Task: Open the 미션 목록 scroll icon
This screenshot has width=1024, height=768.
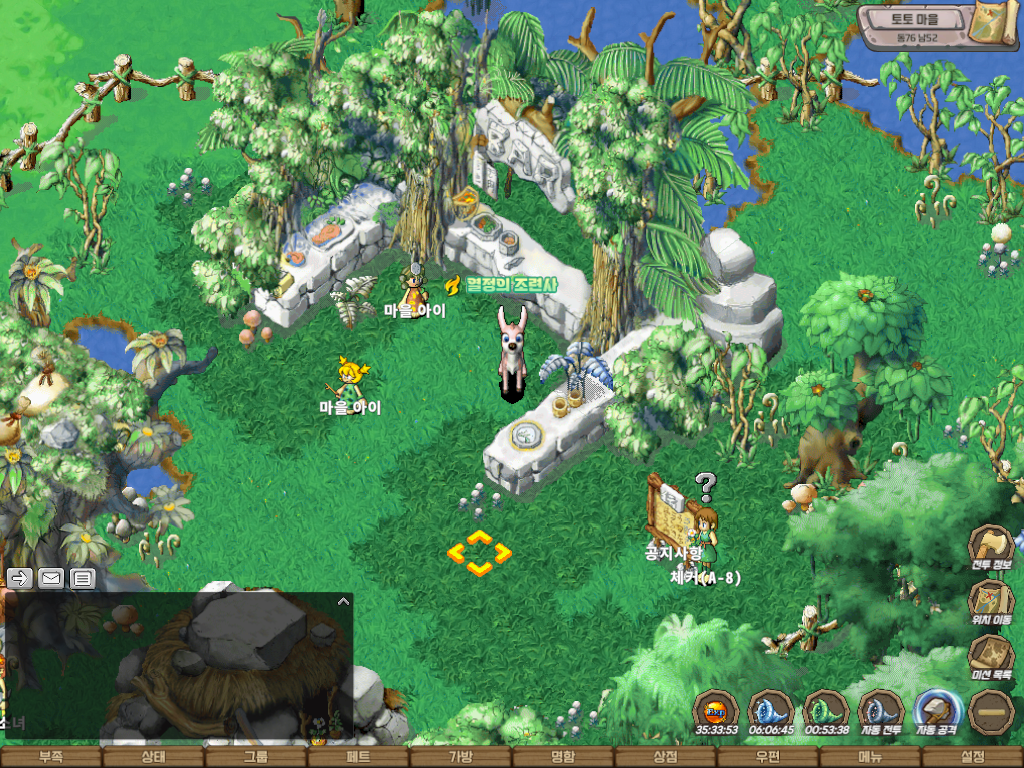Action: coord(991,657)
